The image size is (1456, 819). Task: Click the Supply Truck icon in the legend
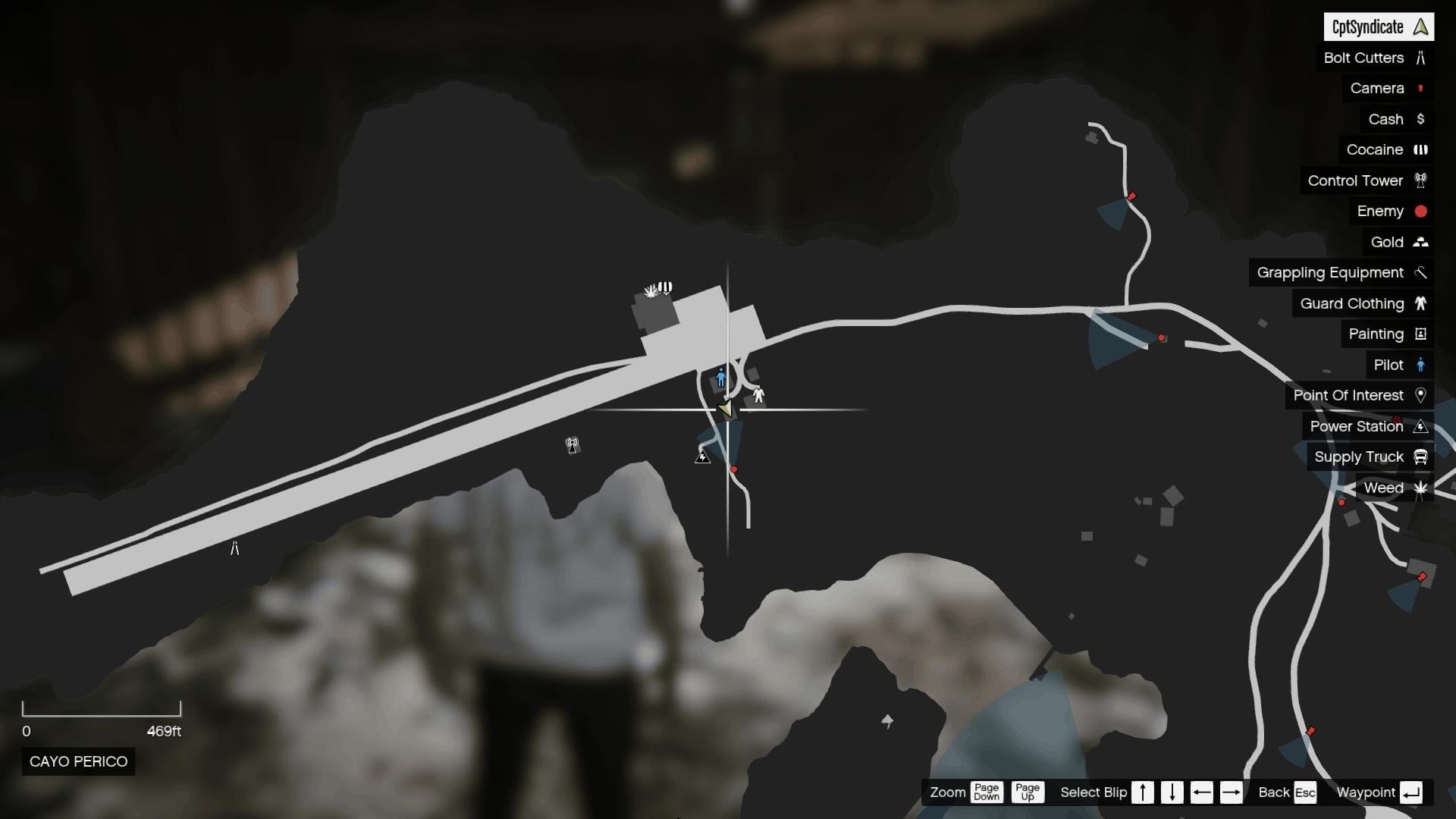(1421, 457)
